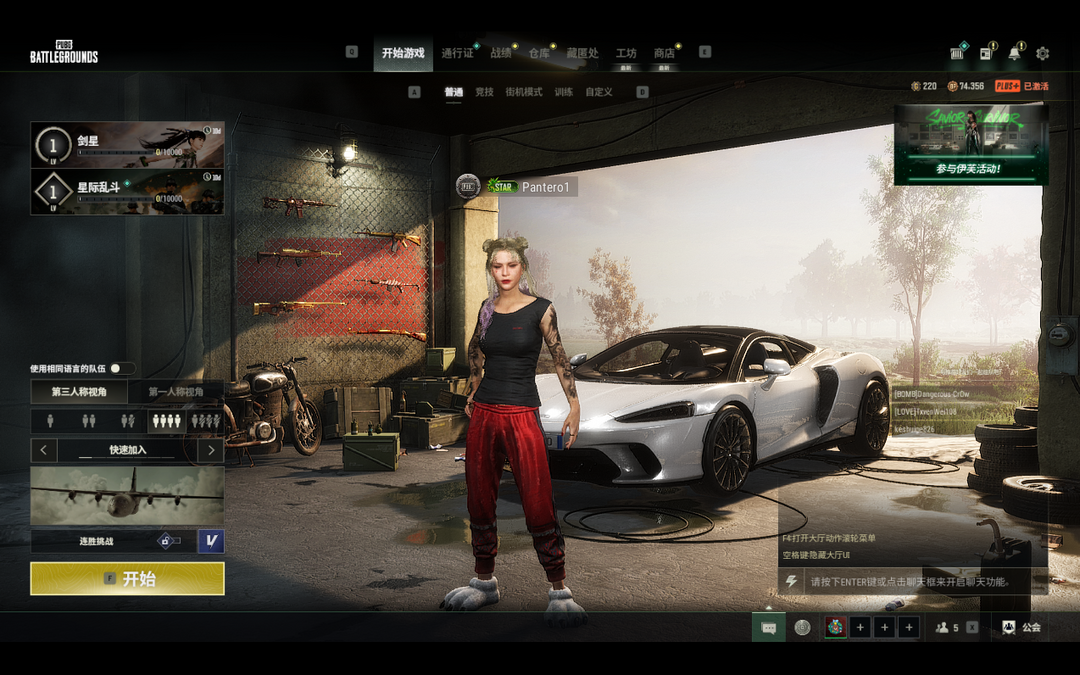The image size is (1080, 675).
Task: Open the 仓库 inventory tab
Action: (539, 53)
